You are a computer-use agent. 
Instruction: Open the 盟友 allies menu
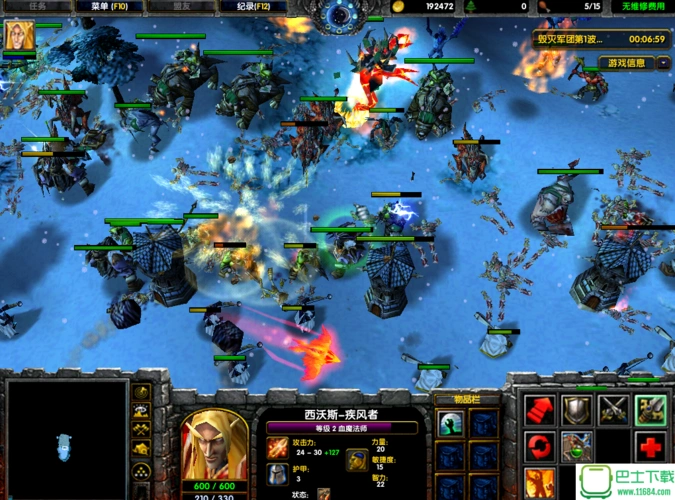183,6
